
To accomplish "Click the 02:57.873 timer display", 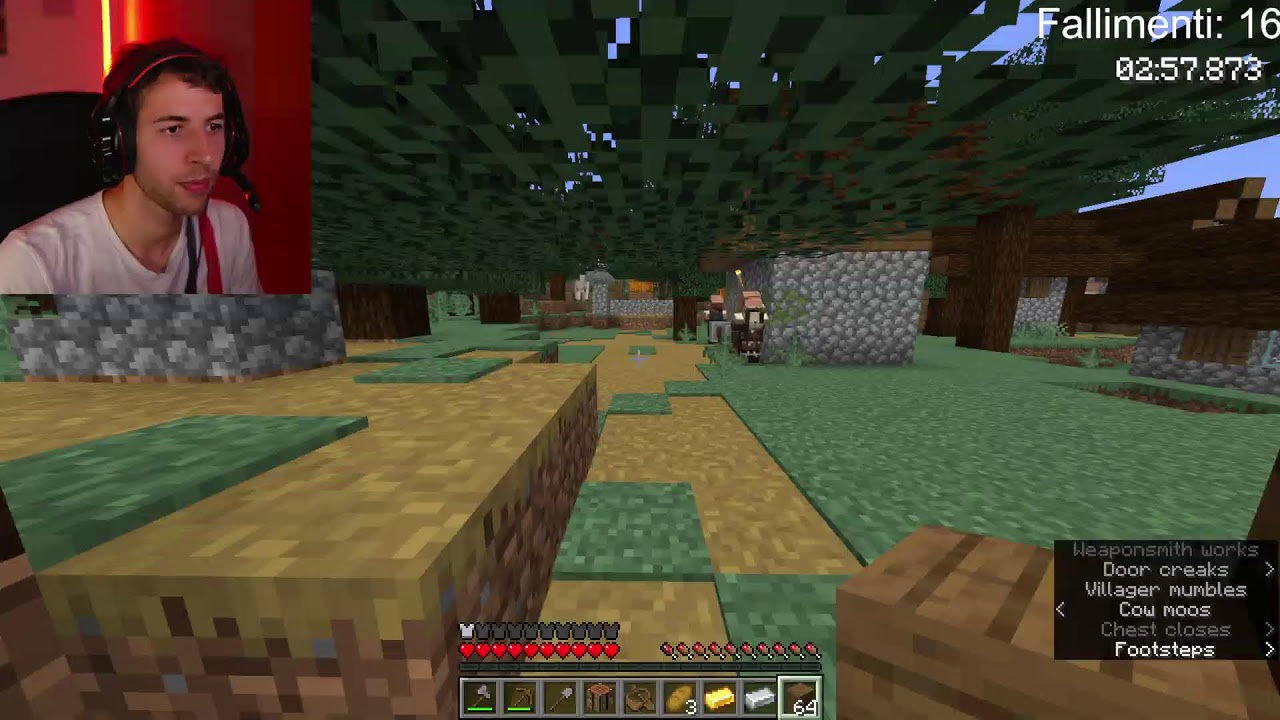I will pyautogui.click(x=1192, y=70).
